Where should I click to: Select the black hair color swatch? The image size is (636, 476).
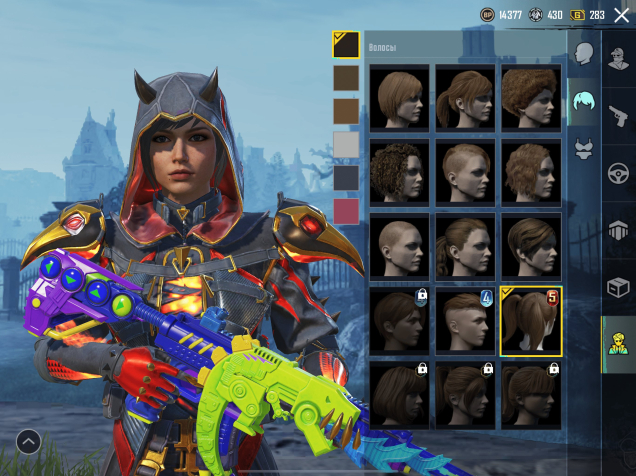point(346,44)
